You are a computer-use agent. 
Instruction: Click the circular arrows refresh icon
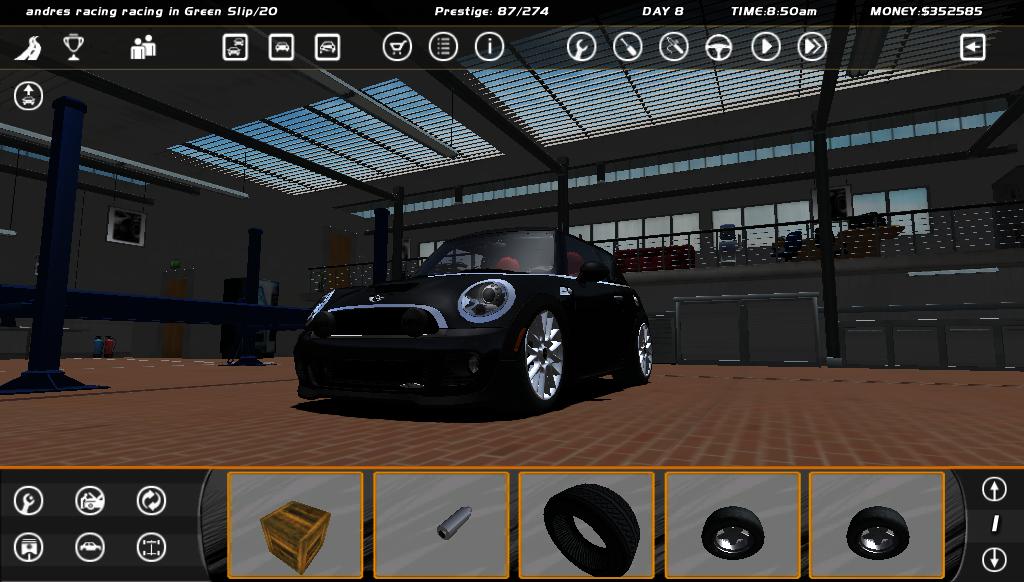click(x=151, y=500)
